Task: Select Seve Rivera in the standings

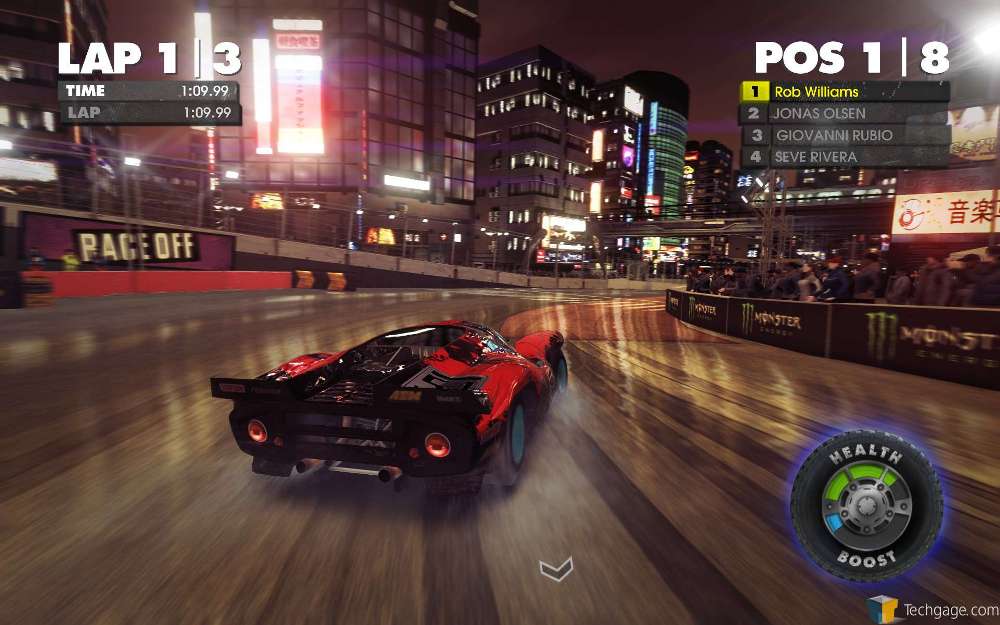Action: click(845, 157)
